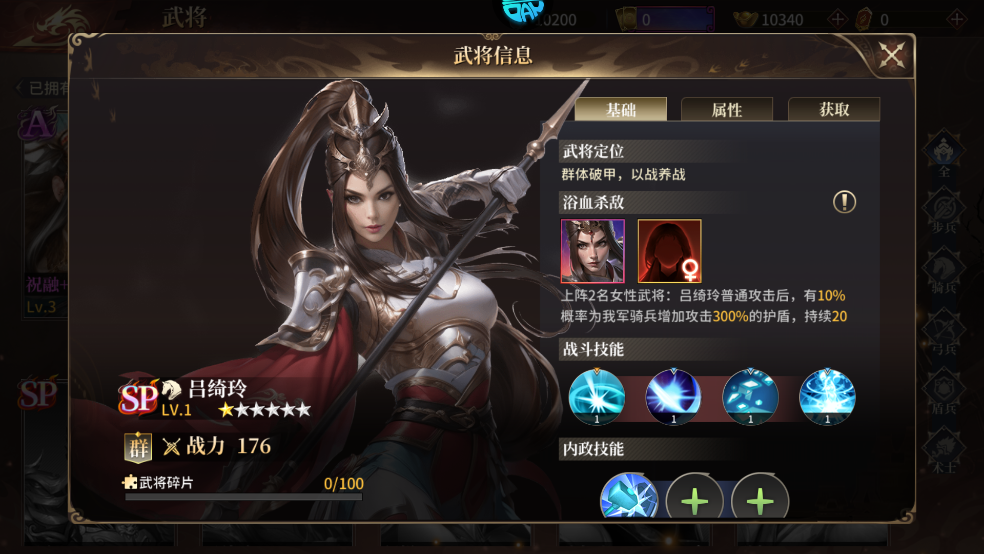View the glowing ring combat skill
The height and width of the screenshot is (554, 984).
point(597,397)
